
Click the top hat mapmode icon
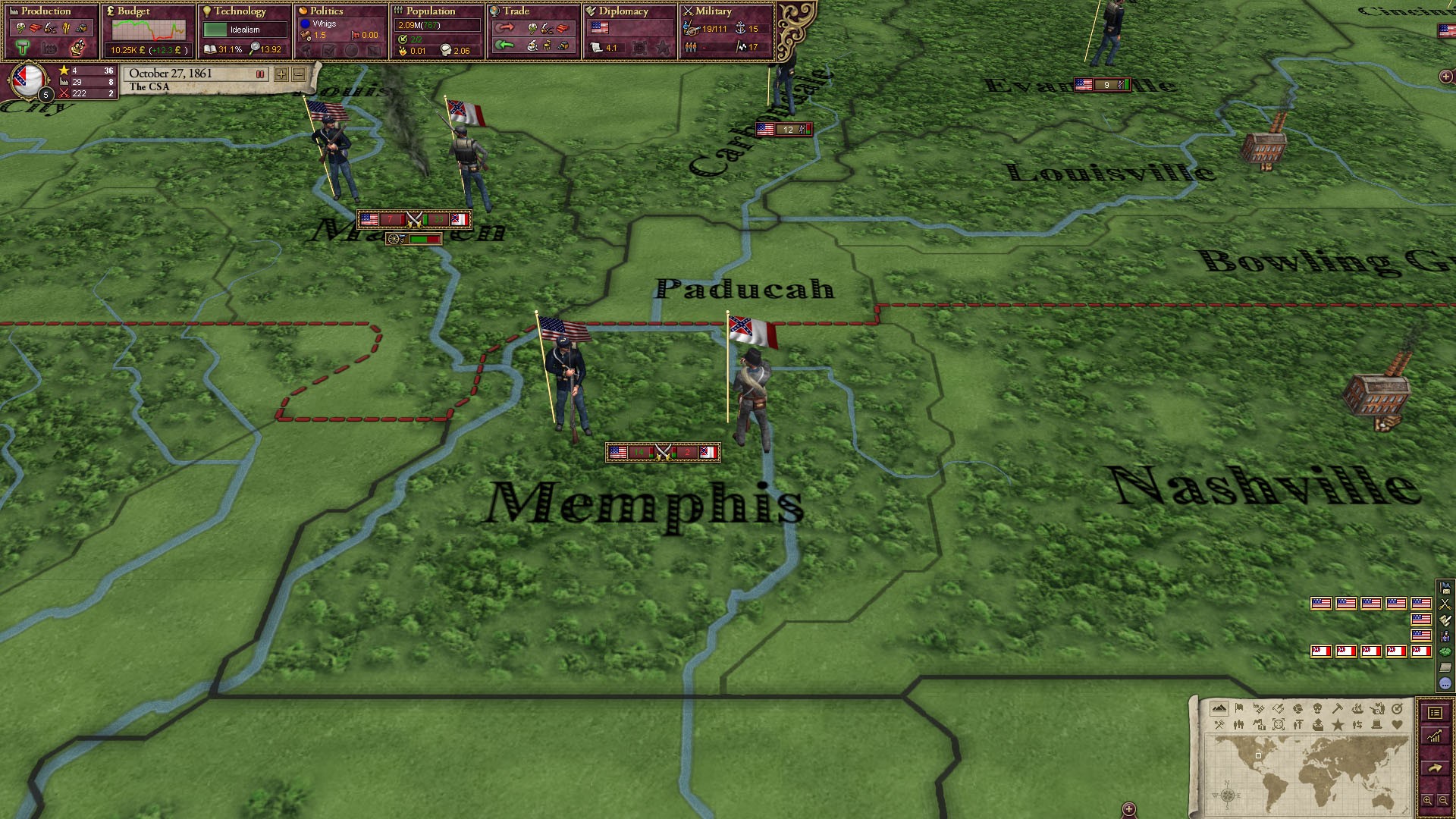point(1376,724)
